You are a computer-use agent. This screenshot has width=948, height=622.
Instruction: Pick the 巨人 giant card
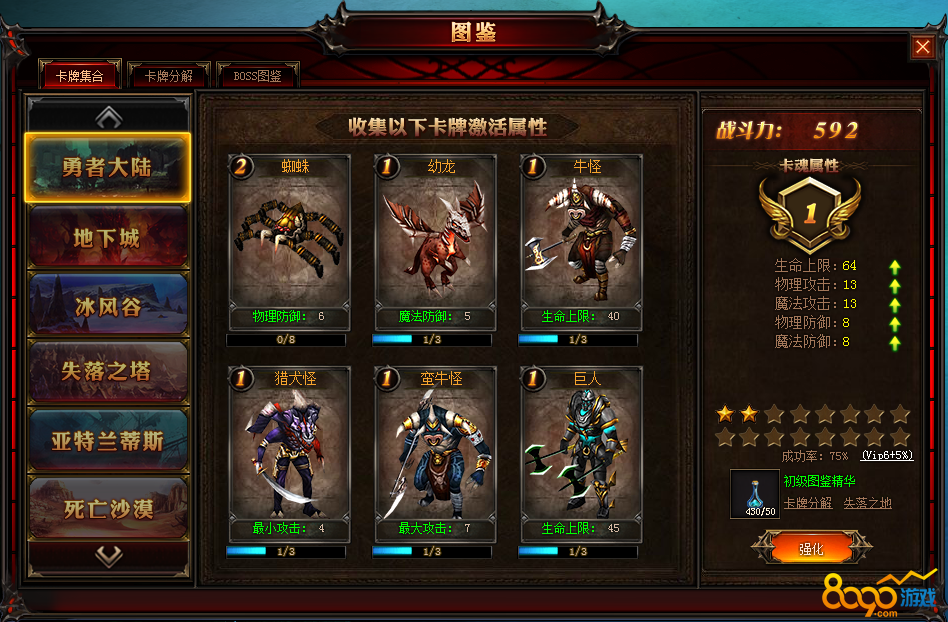click(581, 453)
